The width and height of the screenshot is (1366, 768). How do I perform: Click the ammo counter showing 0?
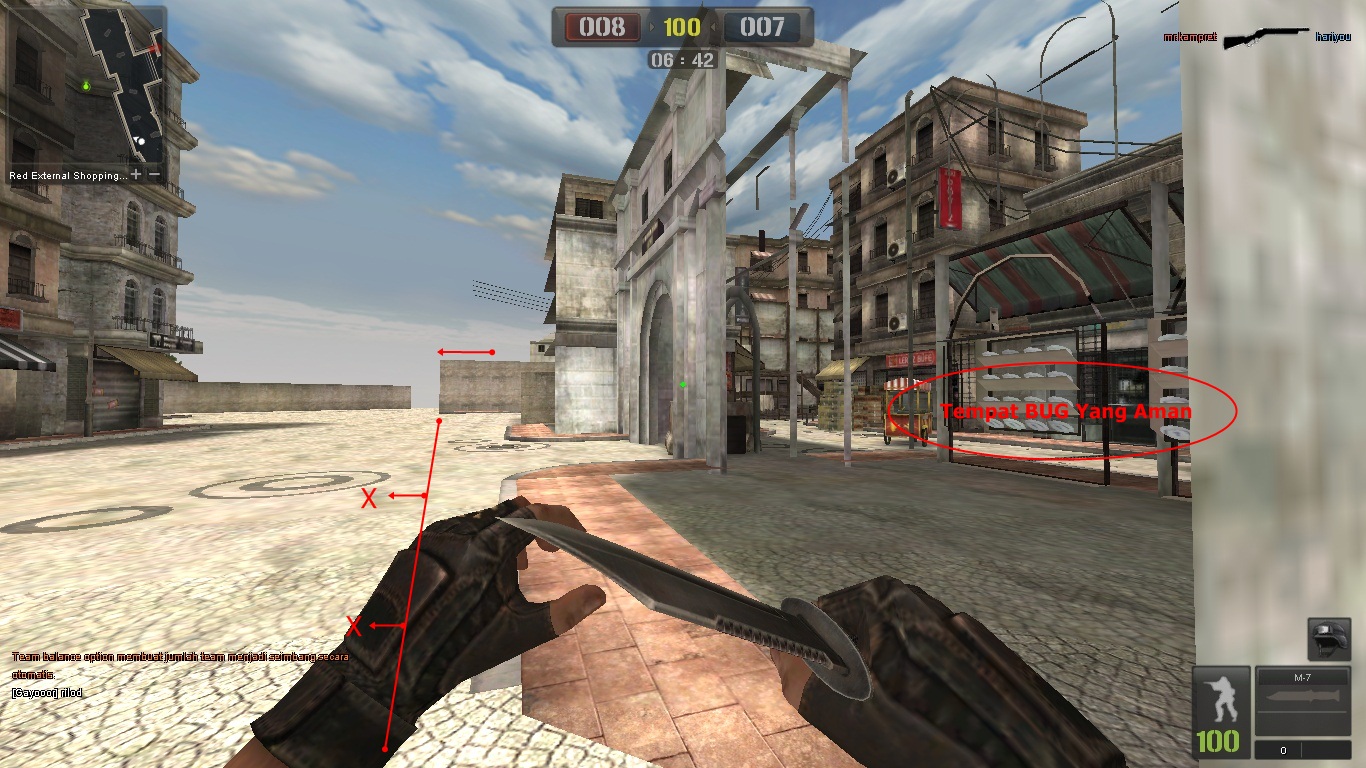click(x=1284, y=749)
